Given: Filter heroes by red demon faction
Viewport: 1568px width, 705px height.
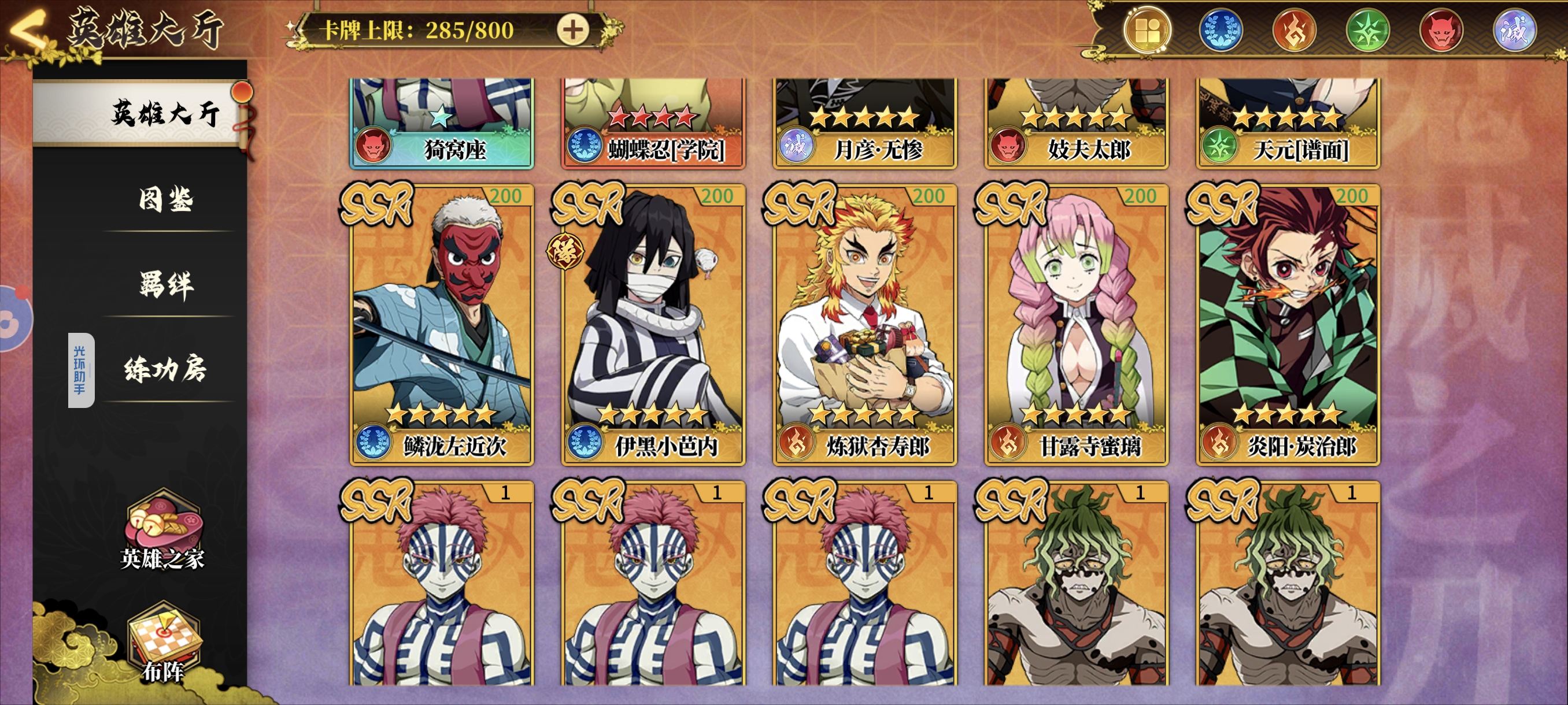Looking at the screenshot, I should point(1441,31).
